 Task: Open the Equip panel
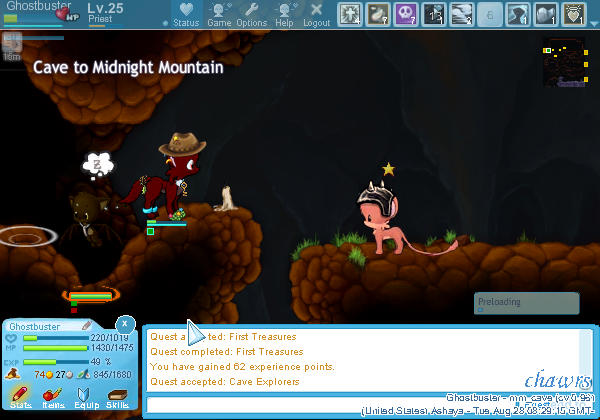(83, 393)
